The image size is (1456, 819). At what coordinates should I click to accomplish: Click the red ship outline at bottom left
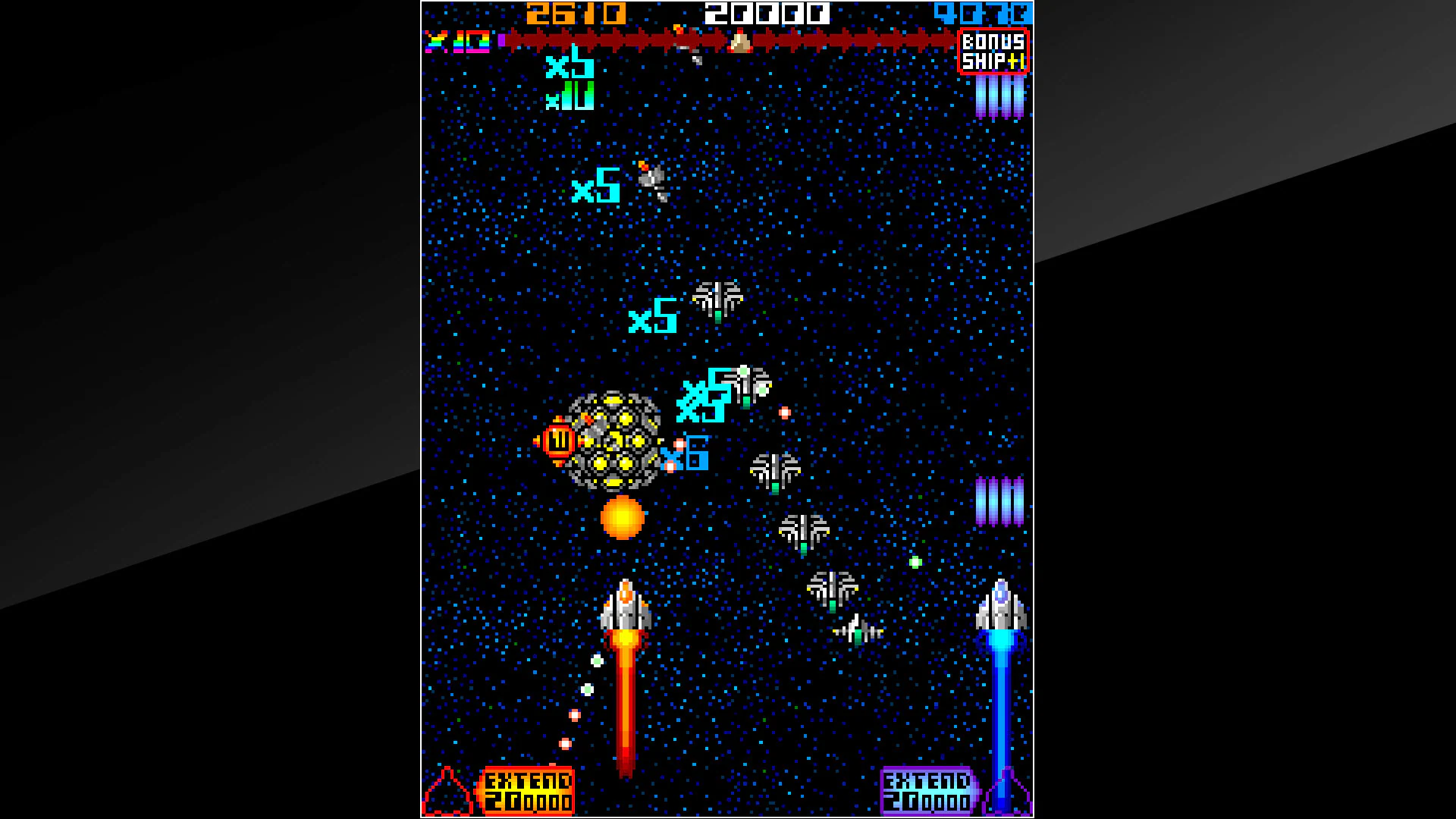pyautogui.click(x=449, y=792)
